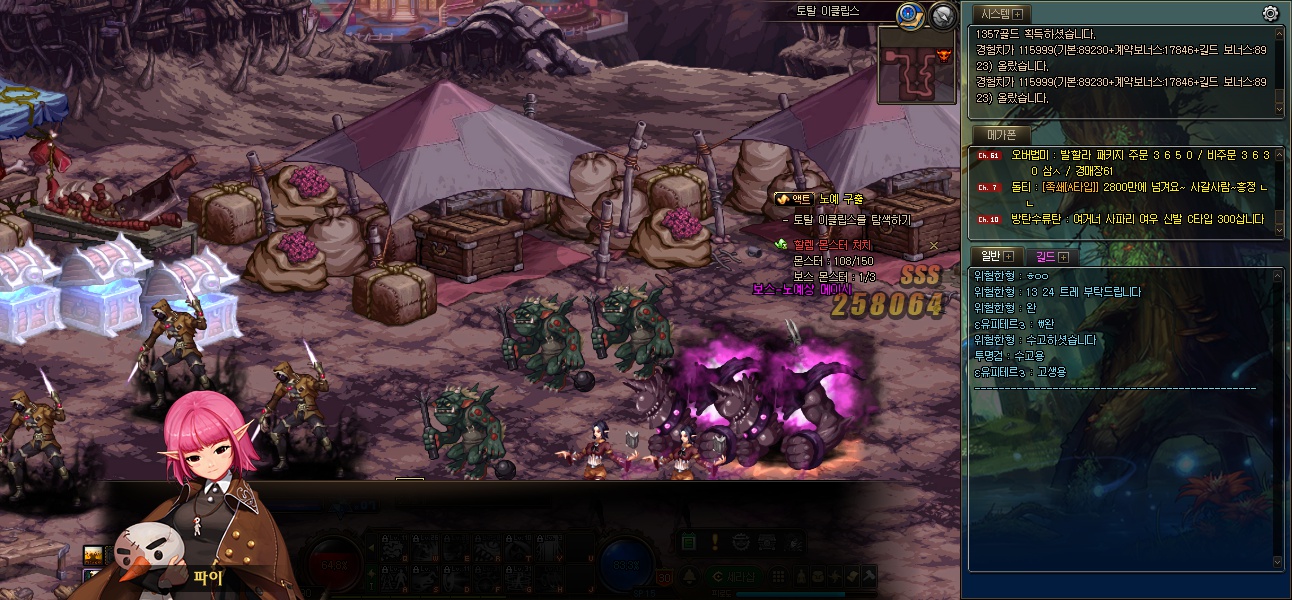Open the yellow exclamation quest icon
The image size is (1292, 600).
tap(715, 542)
